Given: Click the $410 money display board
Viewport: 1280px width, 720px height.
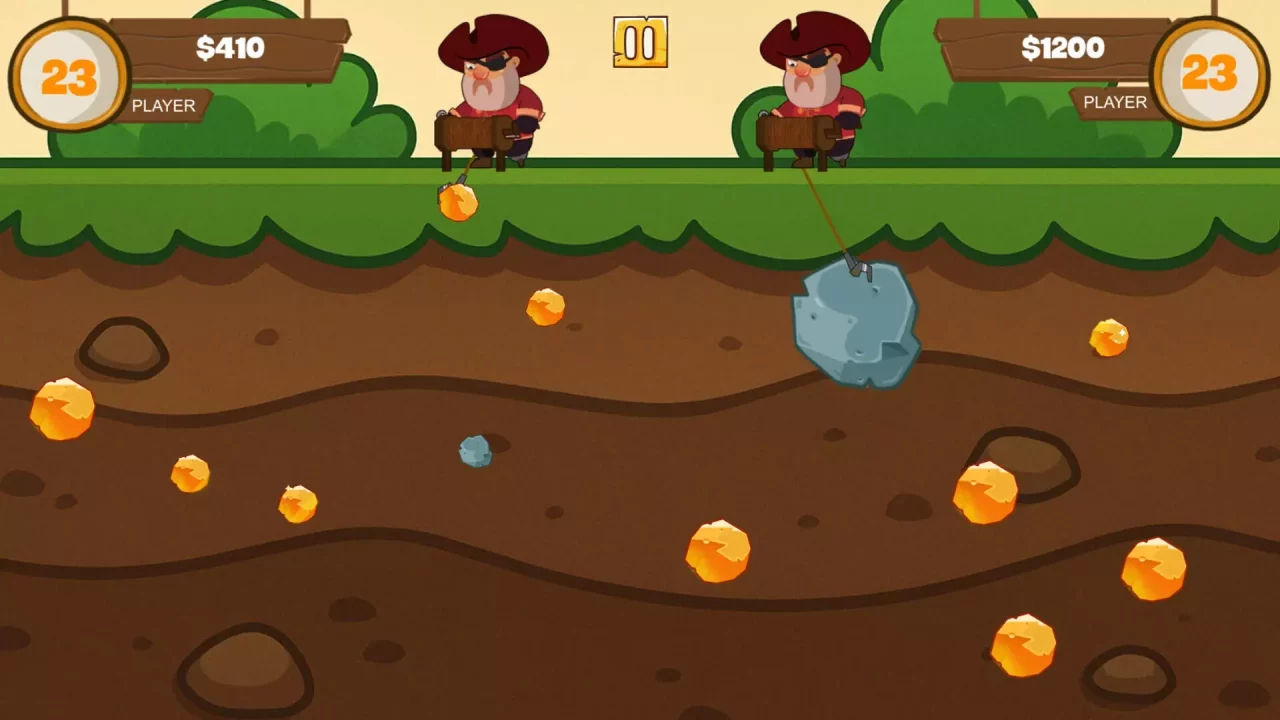Looking at the screenshot, I should (x=232, y=48).
